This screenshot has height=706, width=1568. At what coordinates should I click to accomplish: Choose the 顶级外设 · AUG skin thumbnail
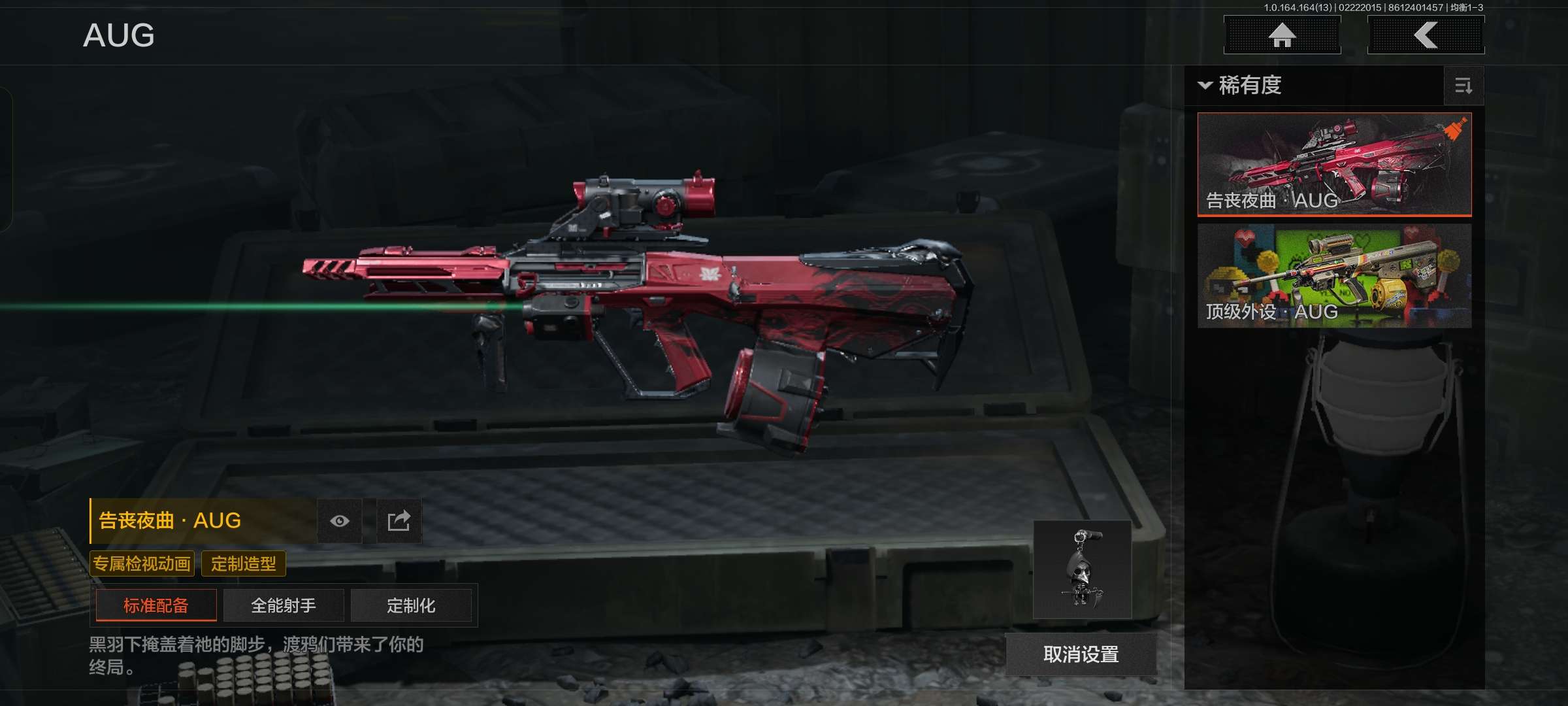pos(1334,276)
